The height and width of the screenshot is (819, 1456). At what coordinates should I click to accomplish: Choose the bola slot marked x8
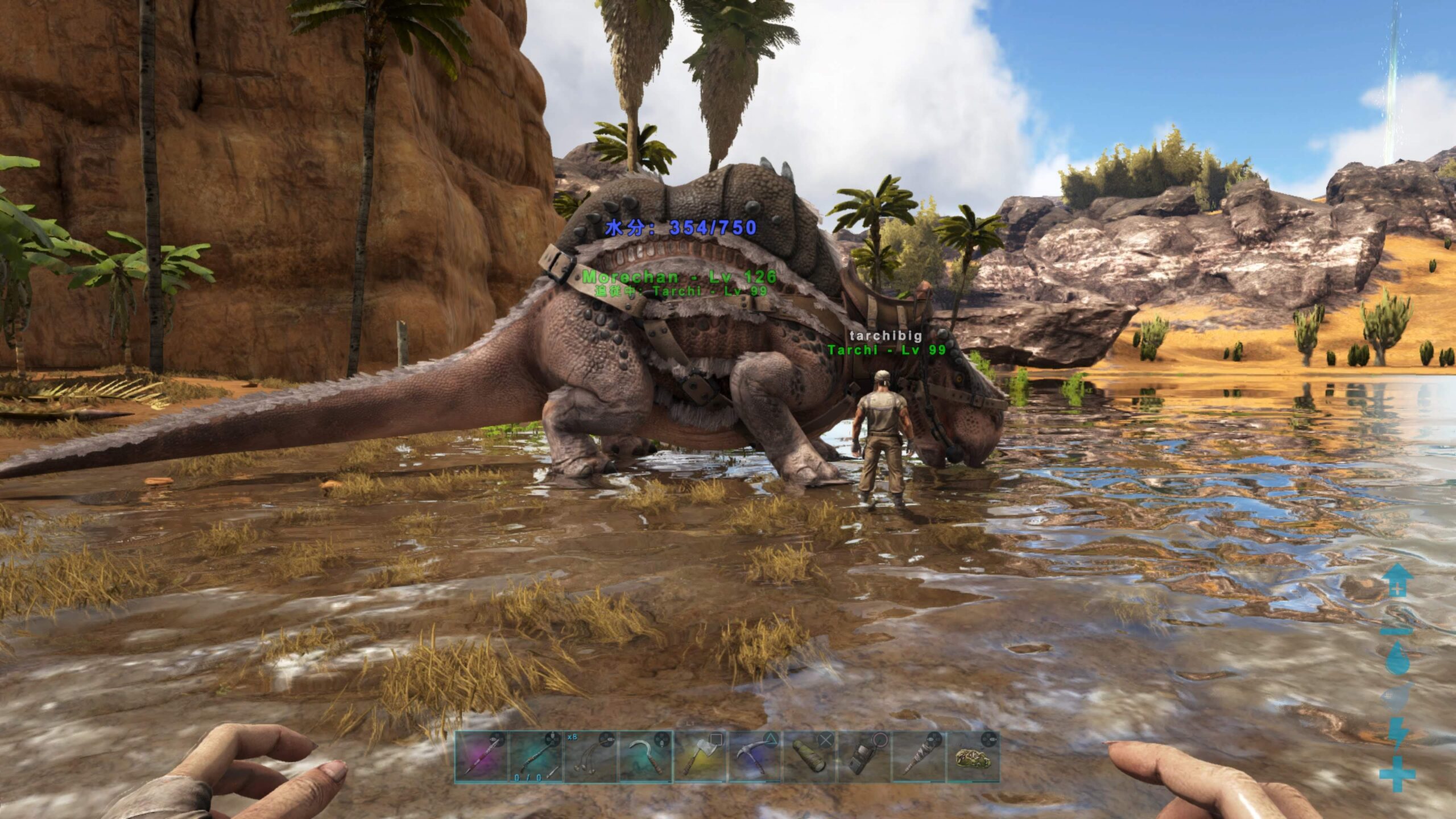click(x=590, y=756)
